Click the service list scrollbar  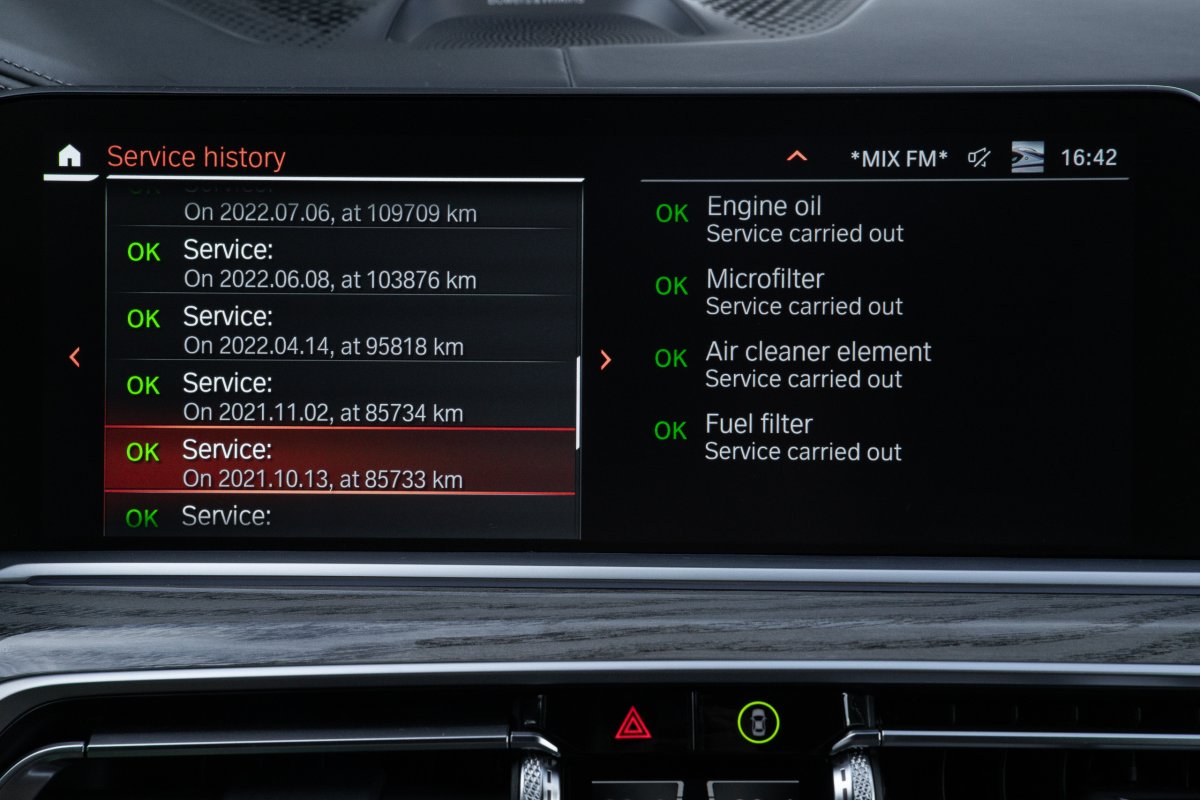click(x=578, y=402)
